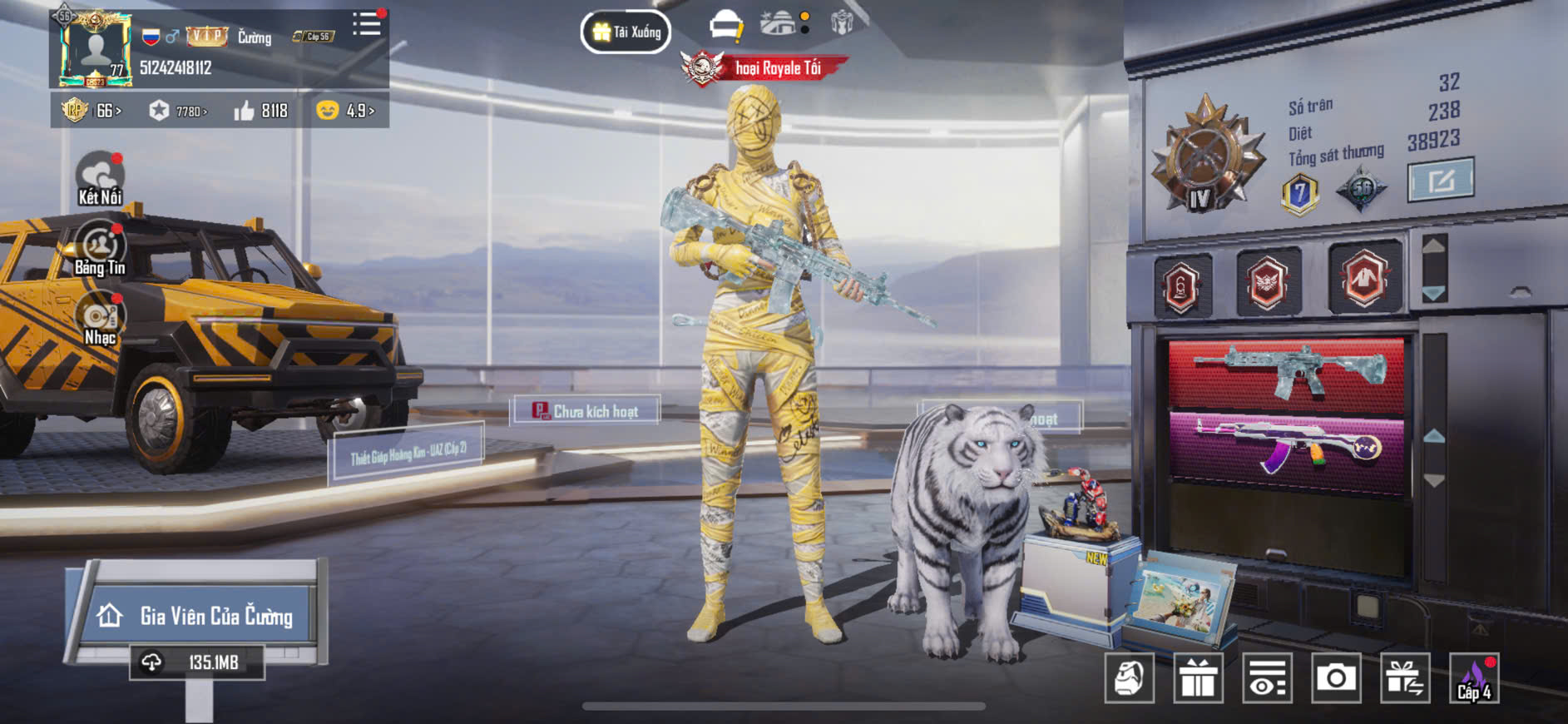This screenshot has height=724, width=1568.
Task: Open the Bảng Tin feed icon
Action: (100, 248)
